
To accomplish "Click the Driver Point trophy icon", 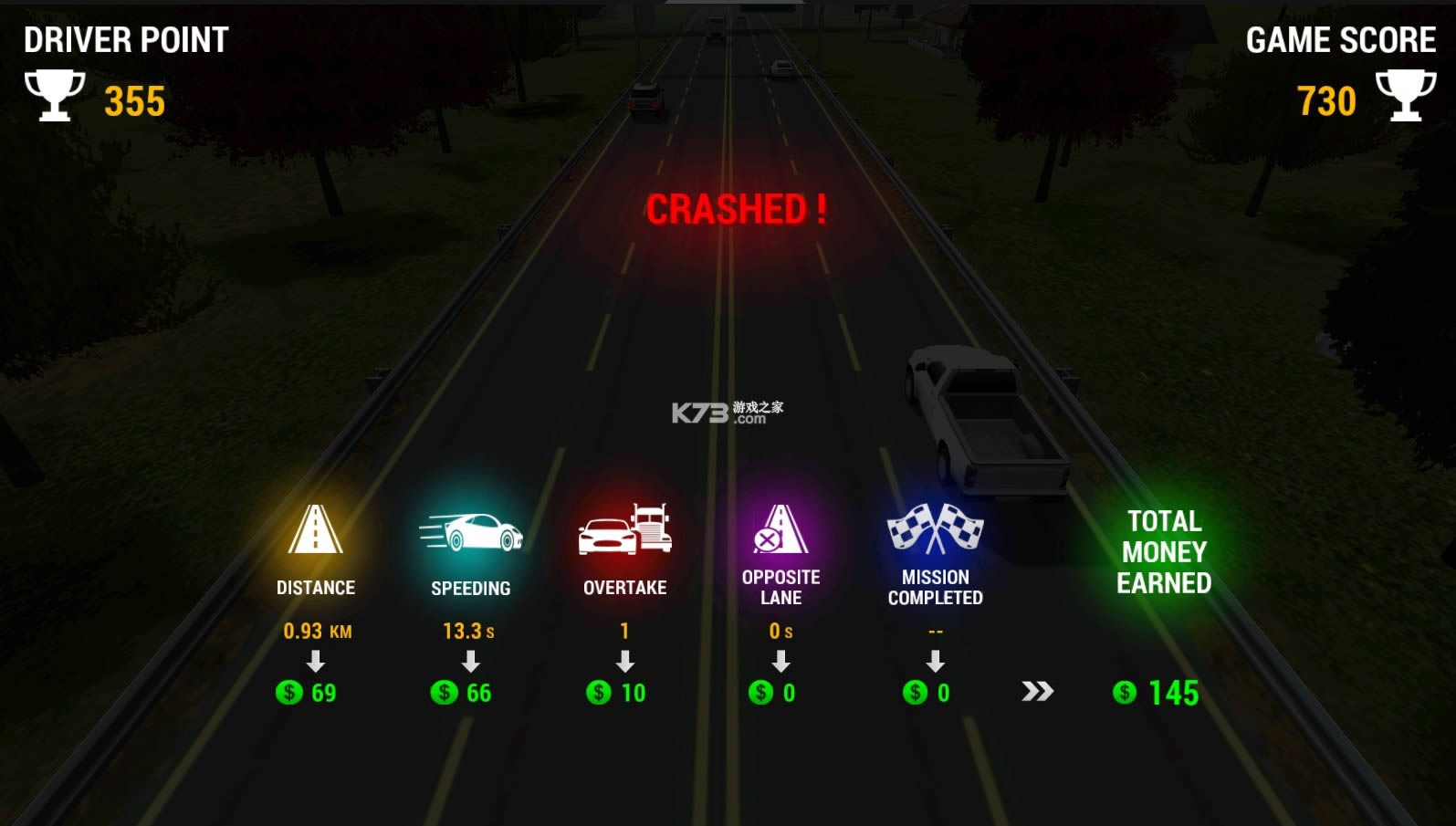I will [x=55, y=96].
